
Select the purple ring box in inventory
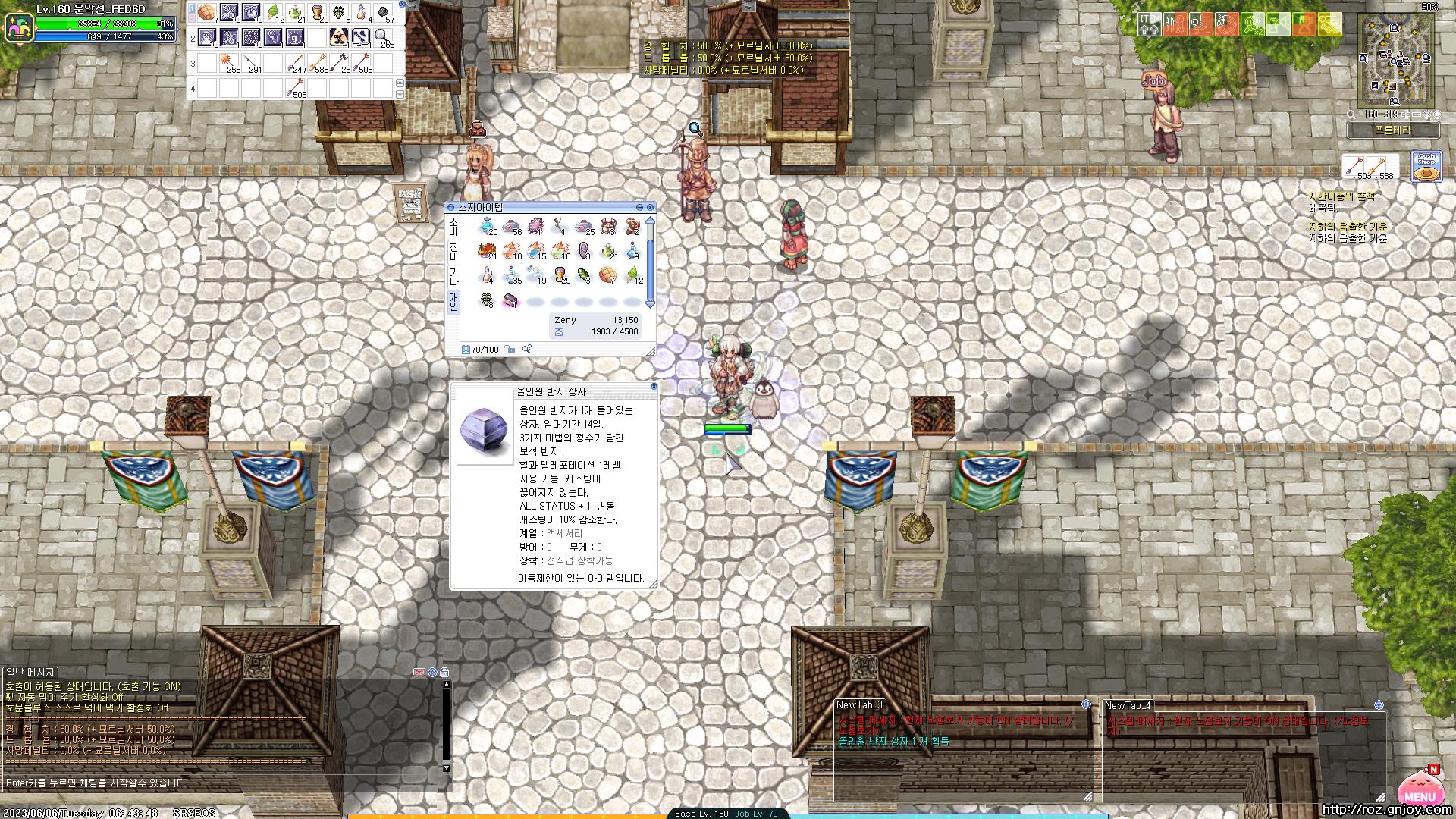coord(511,302)
